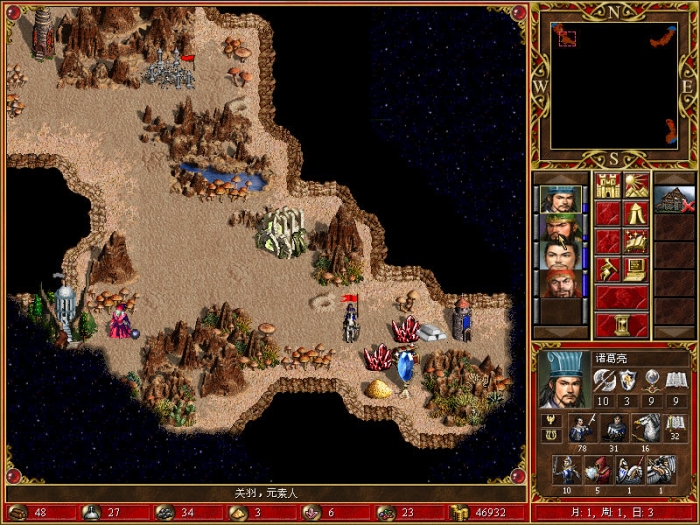Toggle the surface/underground view button
The height and width of the screenshot is (525, 700).
pyautogui.click(x=636, y=185)
